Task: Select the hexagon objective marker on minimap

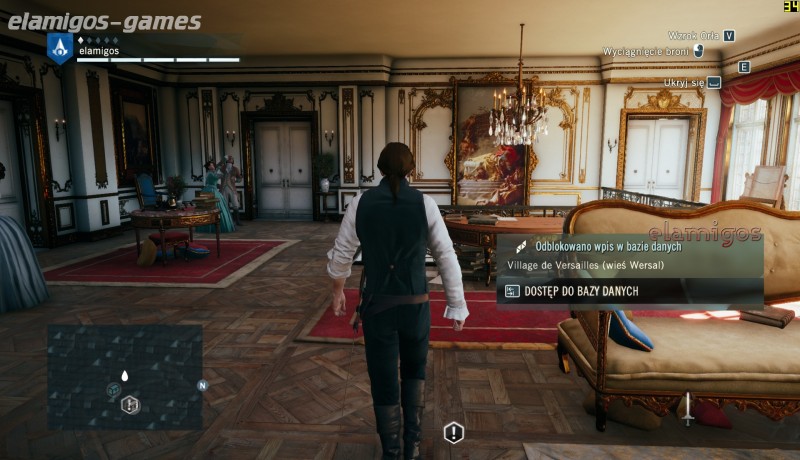Action: [x=130, y=404]
